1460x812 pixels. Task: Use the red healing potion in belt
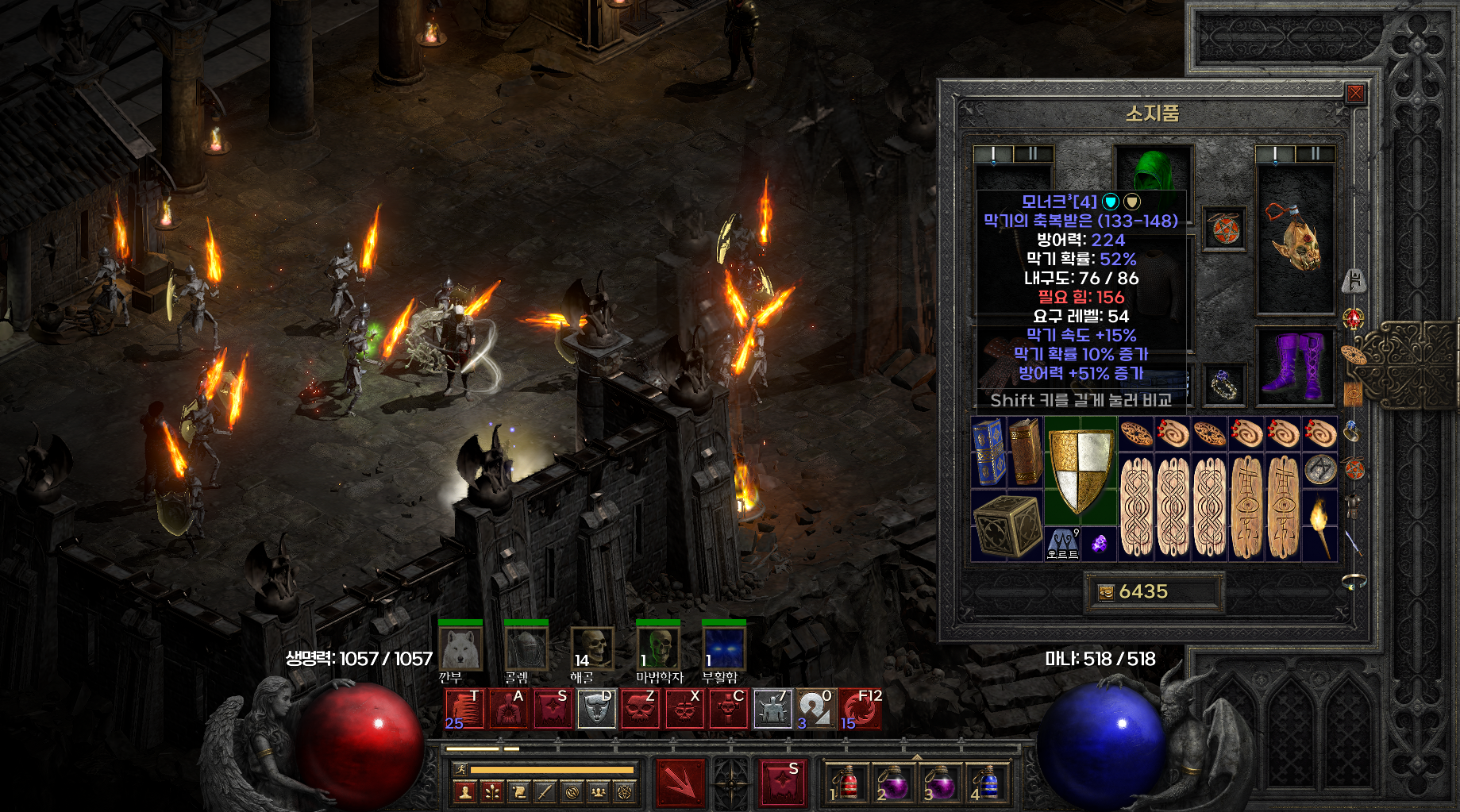point(846,783)
